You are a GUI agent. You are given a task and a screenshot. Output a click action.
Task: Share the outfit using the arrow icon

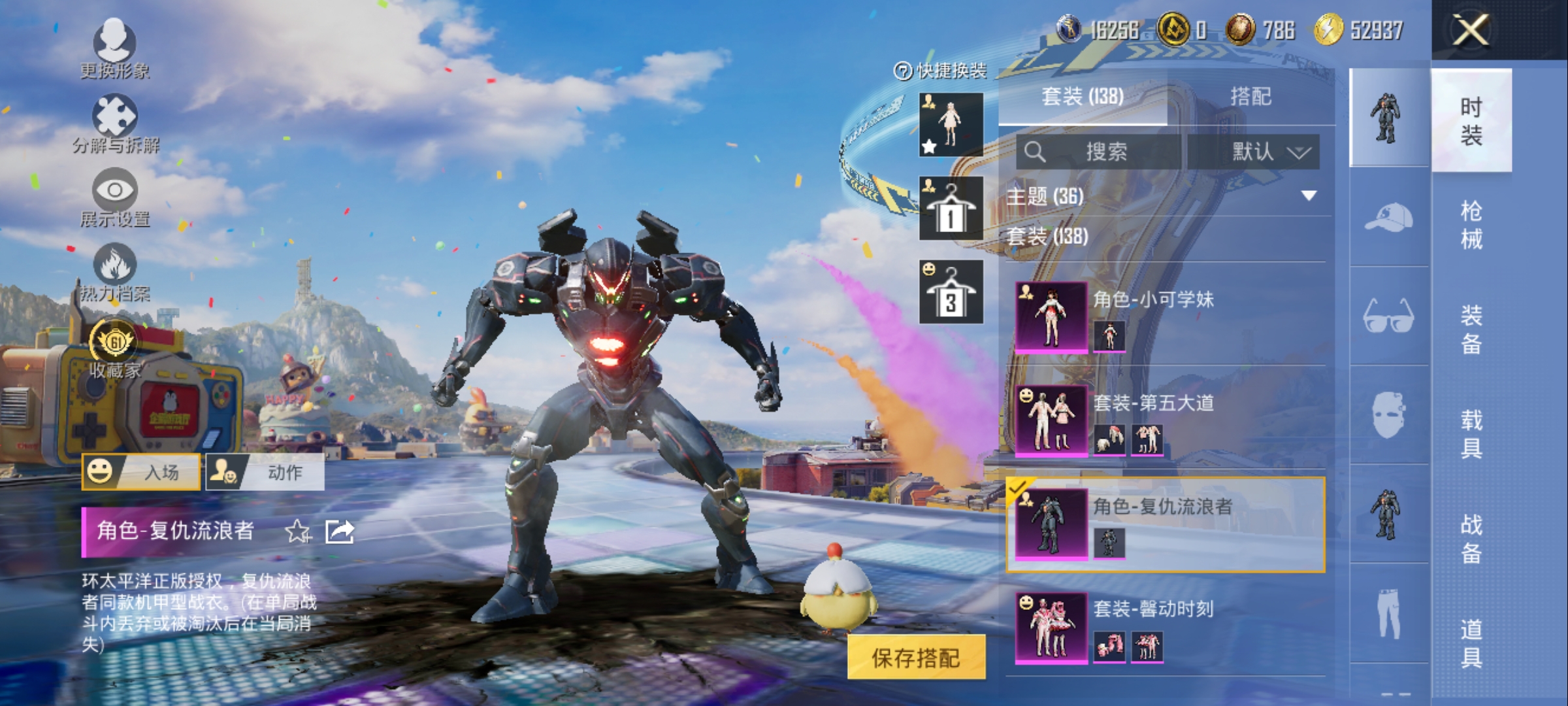[340, 531]
